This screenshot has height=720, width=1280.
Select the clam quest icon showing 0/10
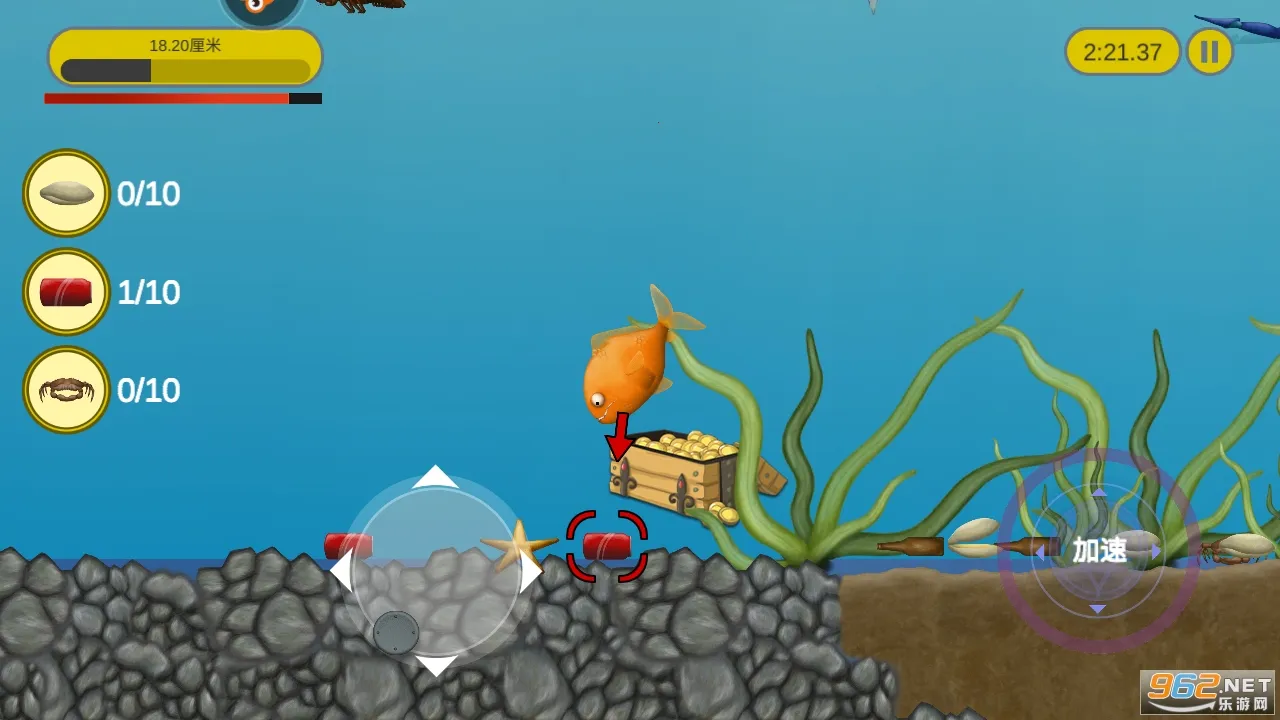(65, 192)
